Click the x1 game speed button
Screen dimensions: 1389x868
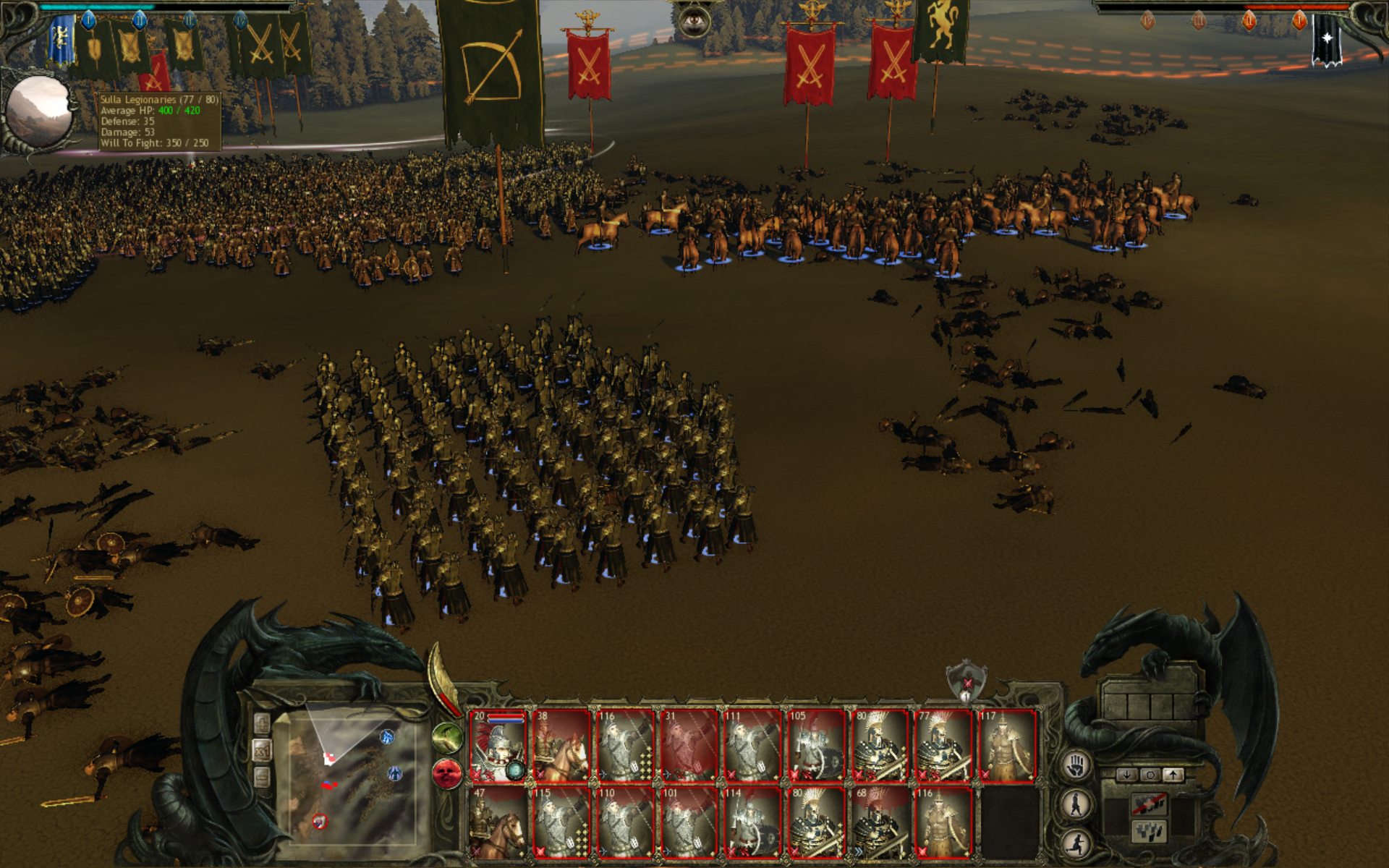coord(262,751)
